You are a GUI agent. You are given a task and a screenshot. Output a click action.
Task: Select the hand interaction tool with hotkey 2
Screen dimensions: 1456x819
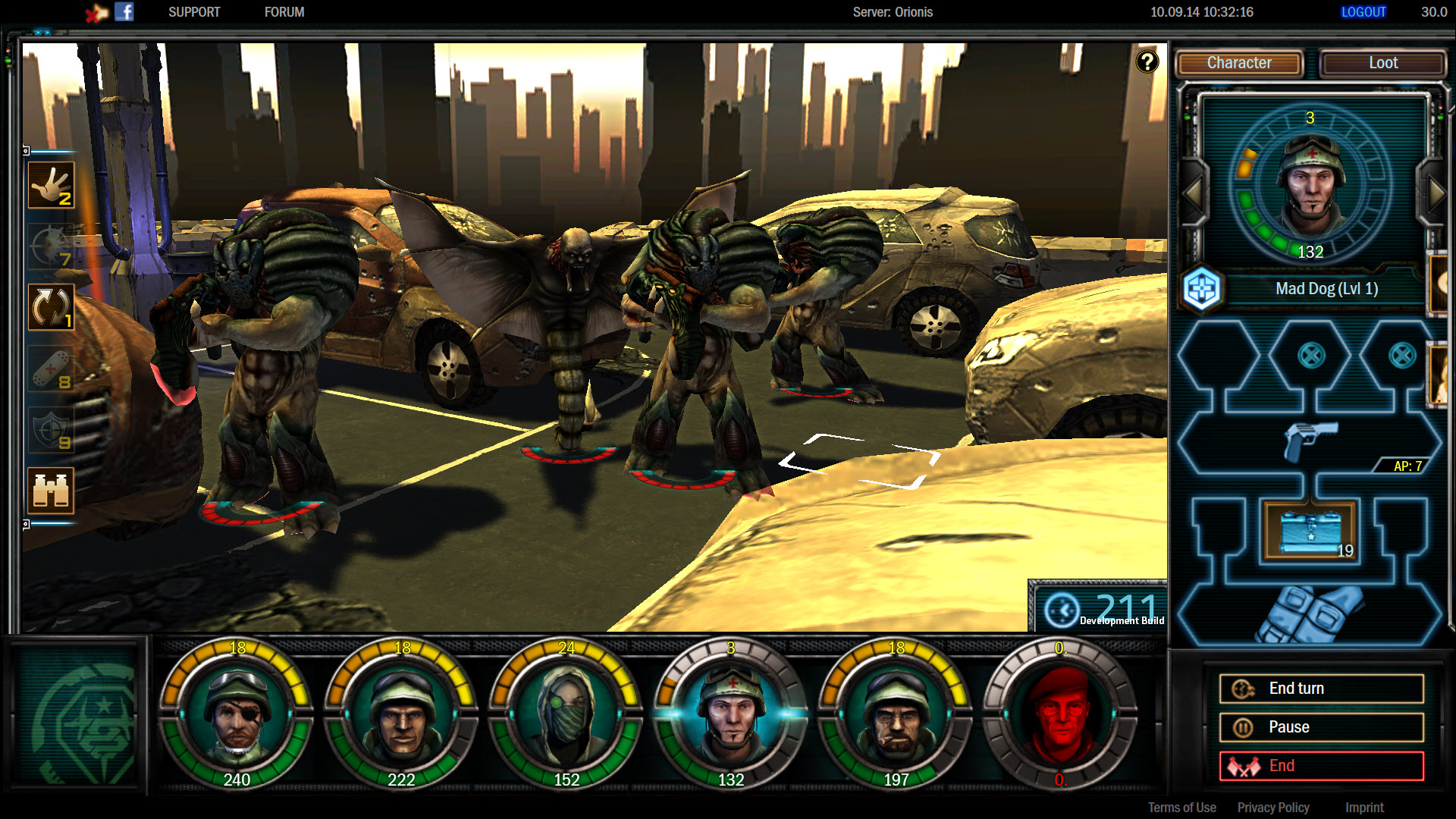pyautogui.click(x=50, y=184)
